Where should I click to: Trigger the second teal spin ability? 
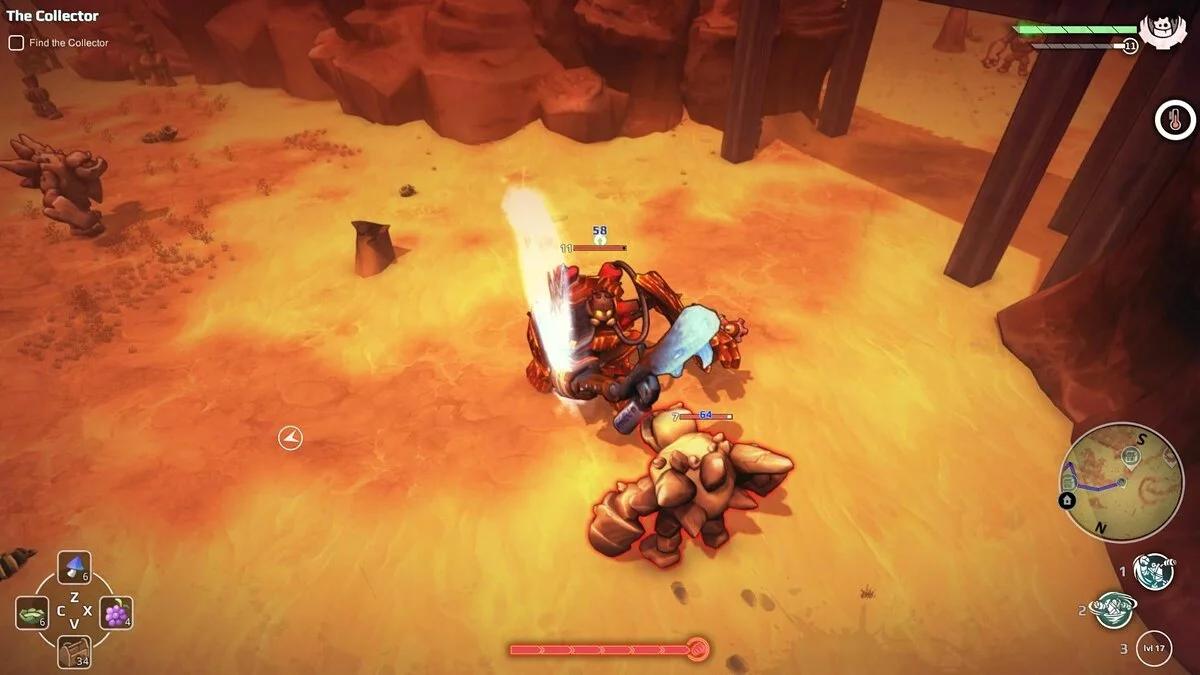coord(1113,609)
